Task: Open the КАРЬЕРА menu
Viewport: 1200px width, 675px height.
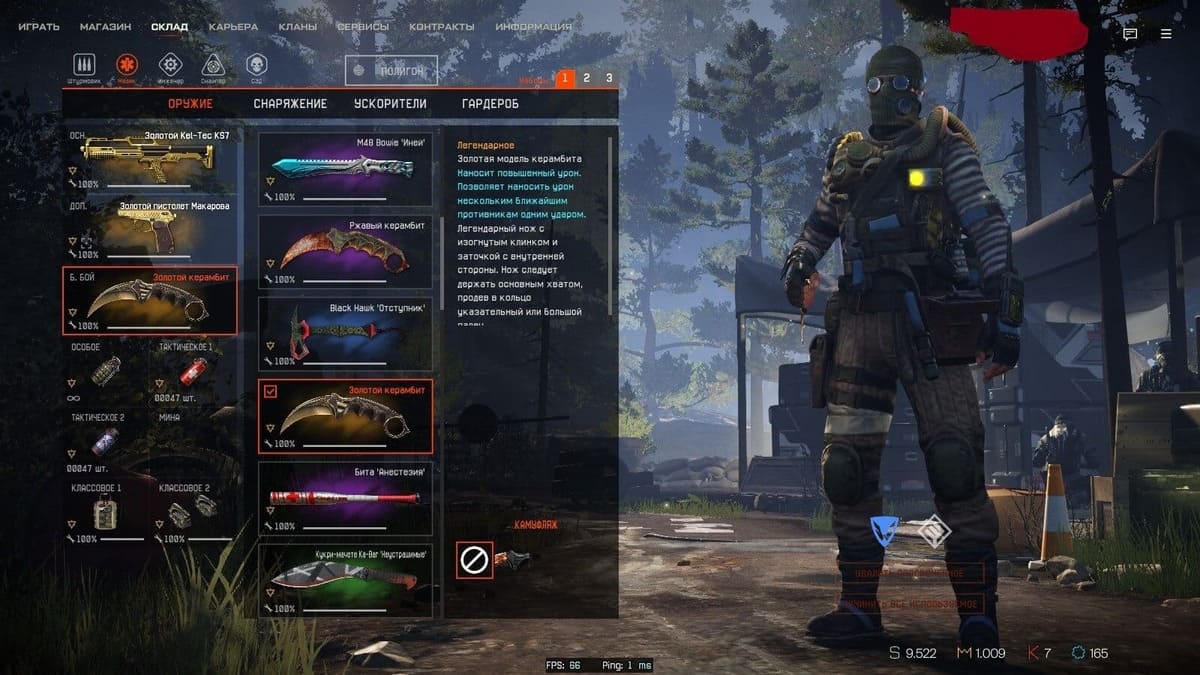Action: tap(233, 27)
